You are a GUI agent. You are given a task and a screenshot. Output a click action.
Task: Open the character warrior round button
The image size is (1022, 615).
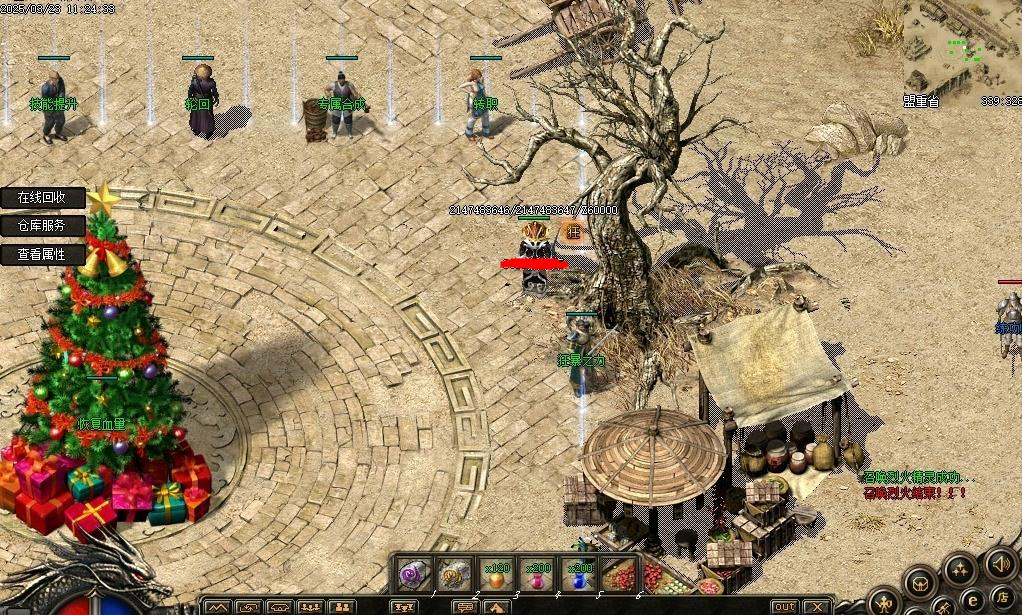886,603
